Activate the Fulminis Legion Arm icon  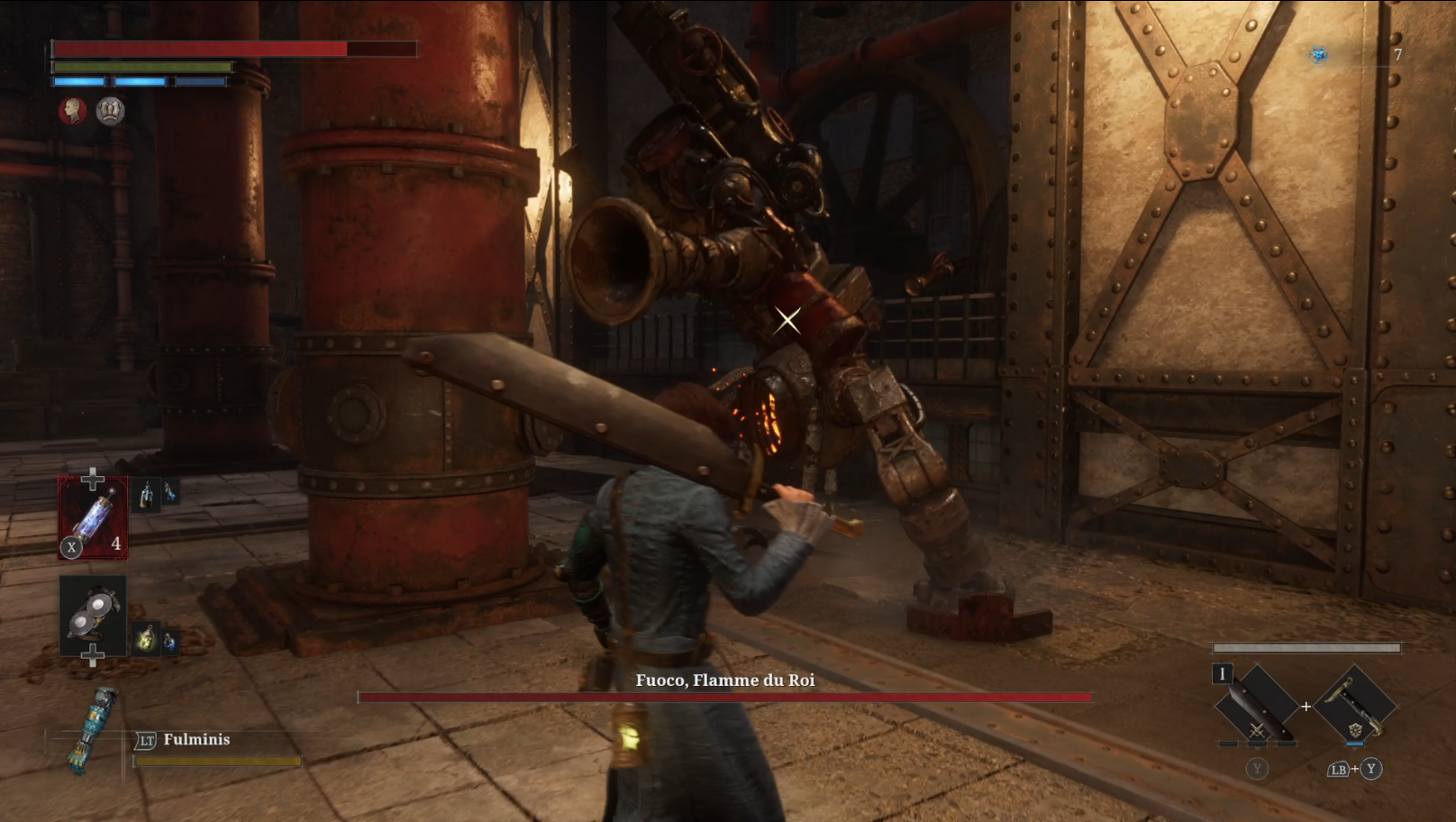[x=91, y=730]
